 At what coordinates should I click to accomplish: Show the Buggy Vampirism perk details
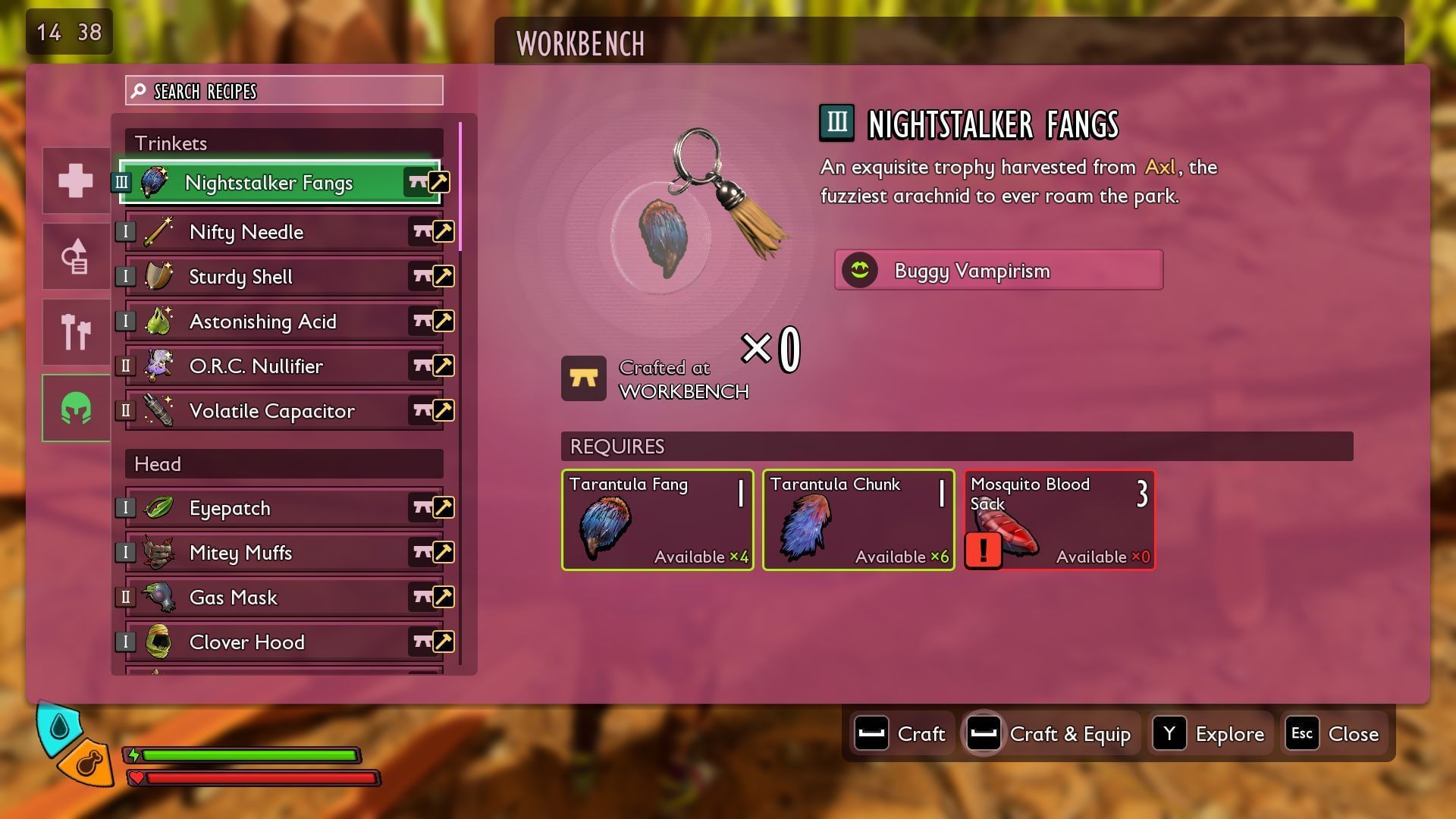tap(998, 270)
